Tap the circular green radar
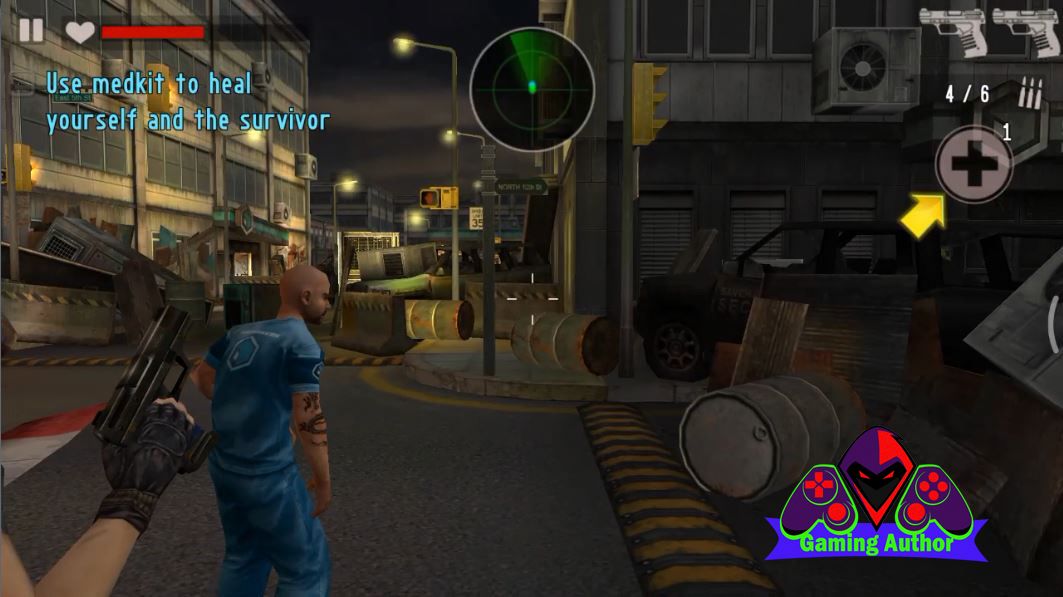Screen dimensions: 1063x597 click(x=532, y=88)
